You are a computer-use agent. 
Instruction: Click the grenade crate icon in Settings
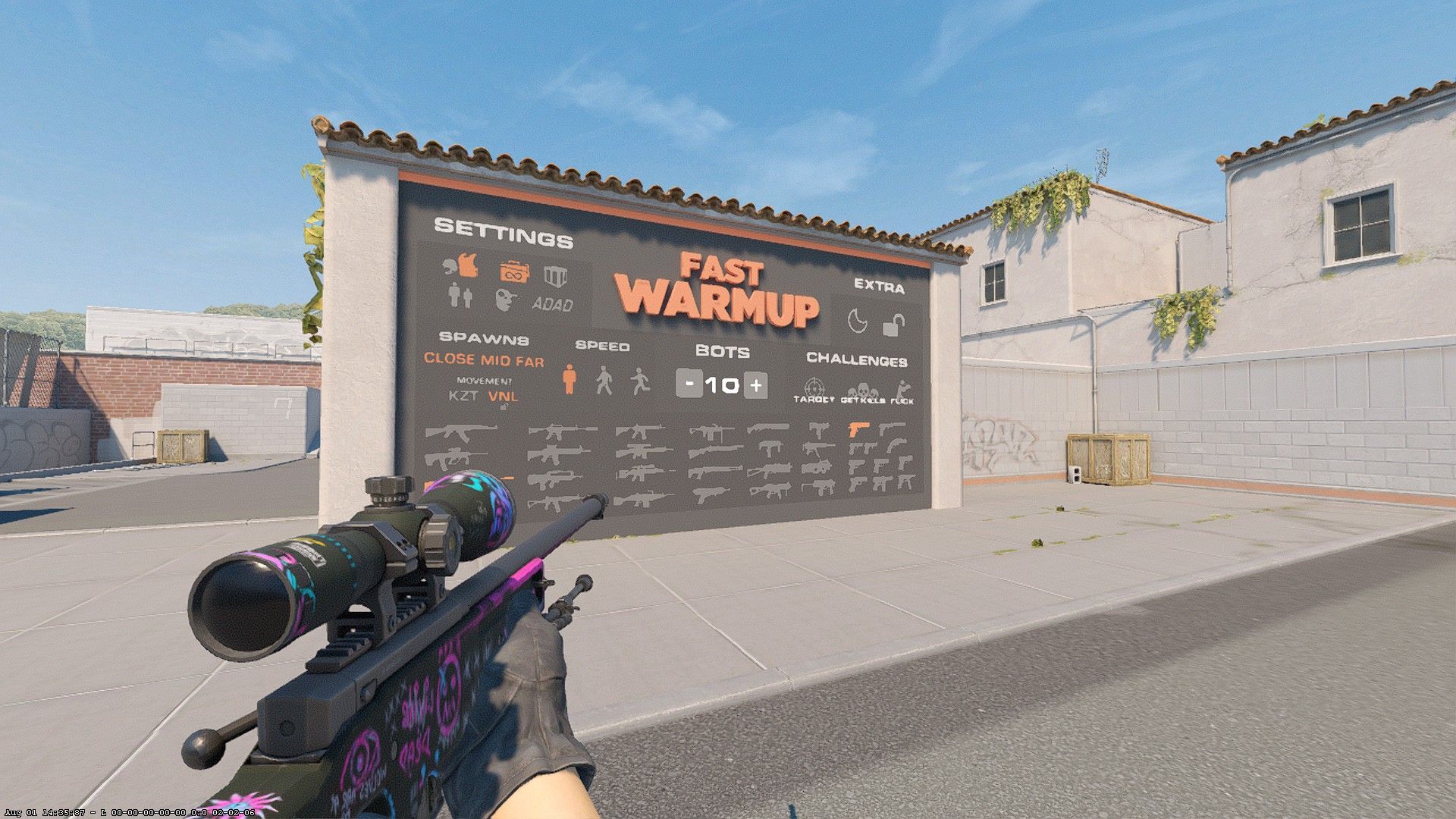[554, 275]
